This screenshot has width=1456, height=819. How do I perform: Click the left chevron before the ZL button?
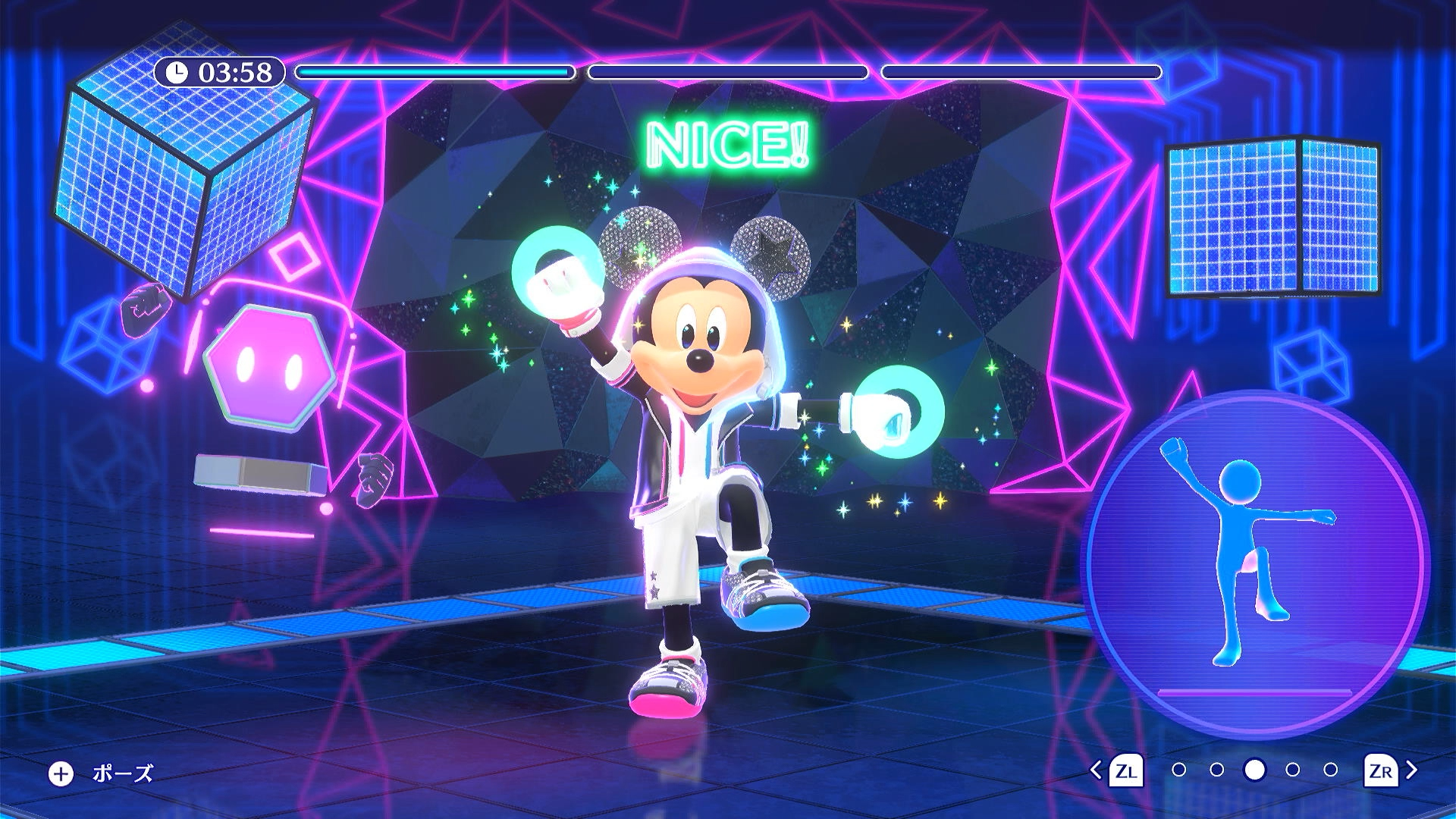point(1097,770)
